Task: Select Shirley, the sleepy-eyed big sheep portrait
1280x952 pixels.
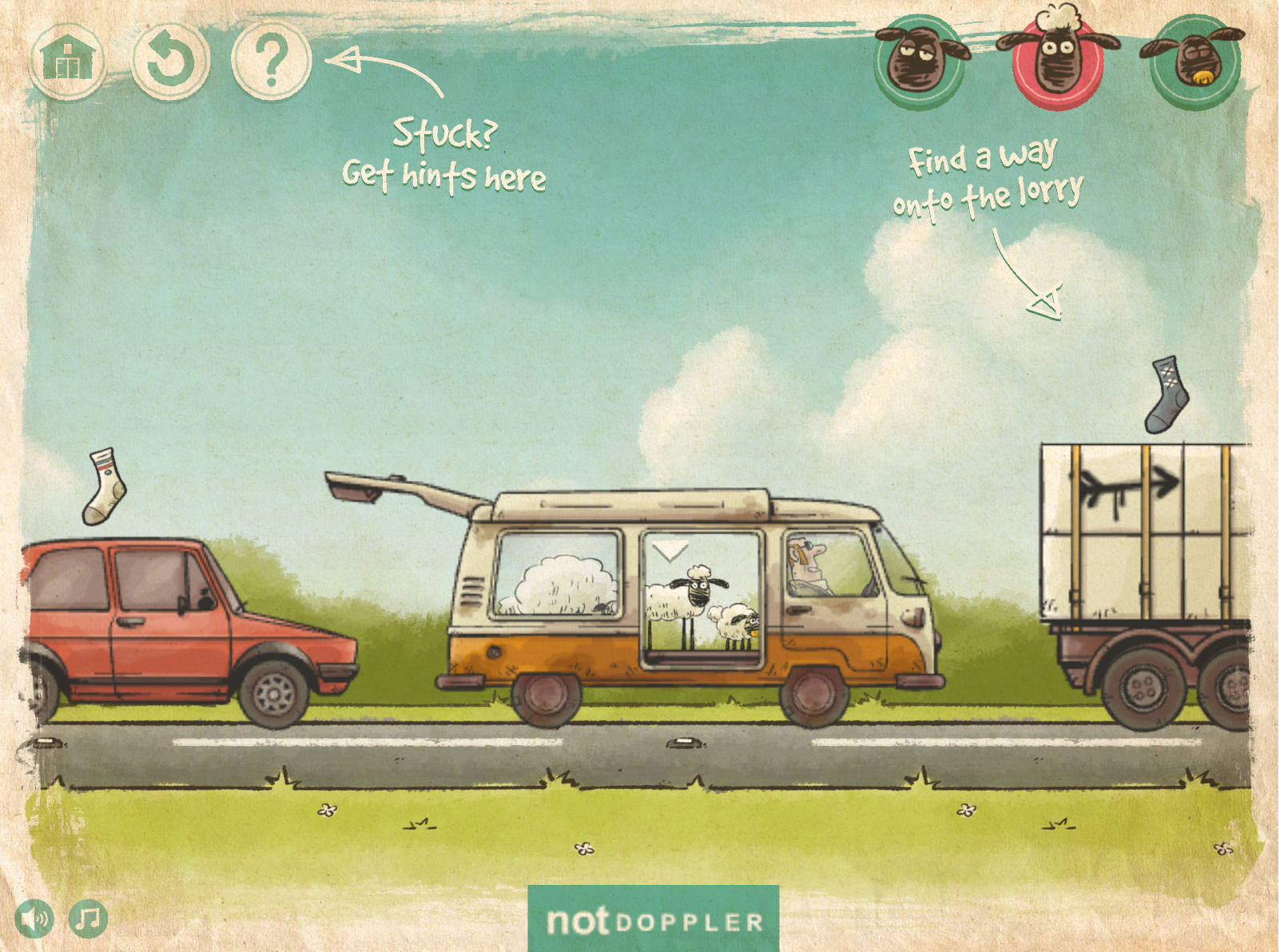Action: [x=920, y=61]
